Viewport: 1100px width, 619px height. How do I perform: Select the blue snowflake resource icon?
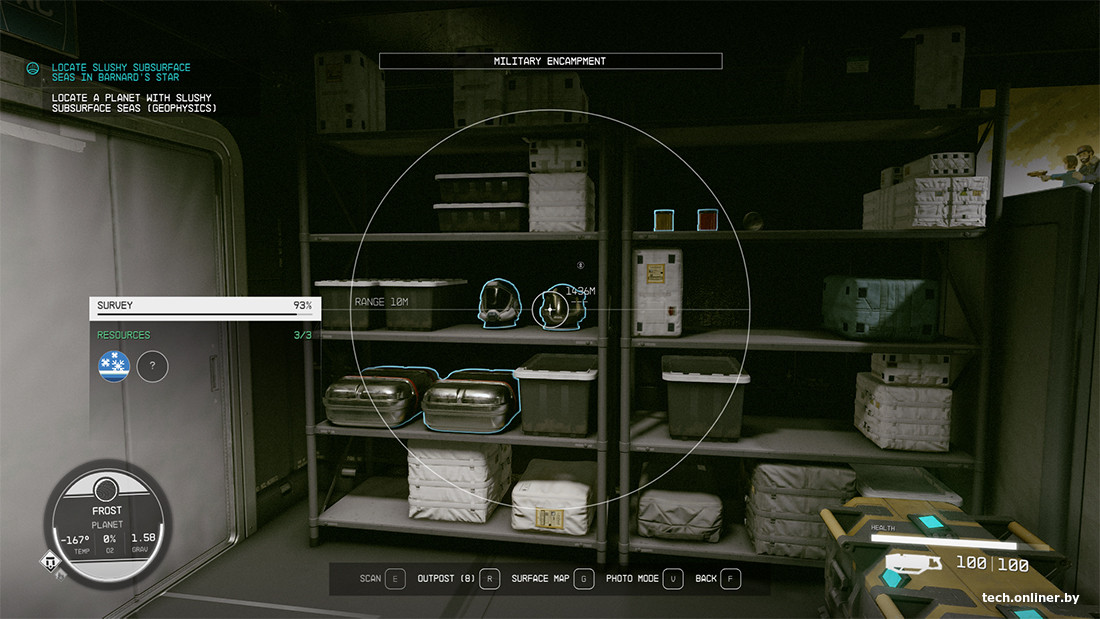click(114, 367)
